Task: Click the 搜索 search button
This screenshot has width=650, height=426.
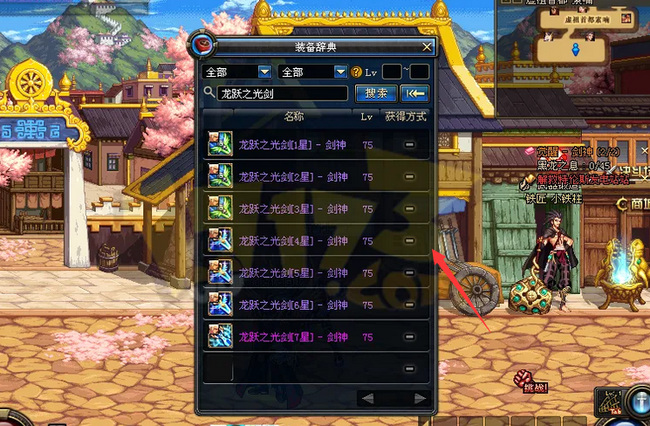Action: 376,93
